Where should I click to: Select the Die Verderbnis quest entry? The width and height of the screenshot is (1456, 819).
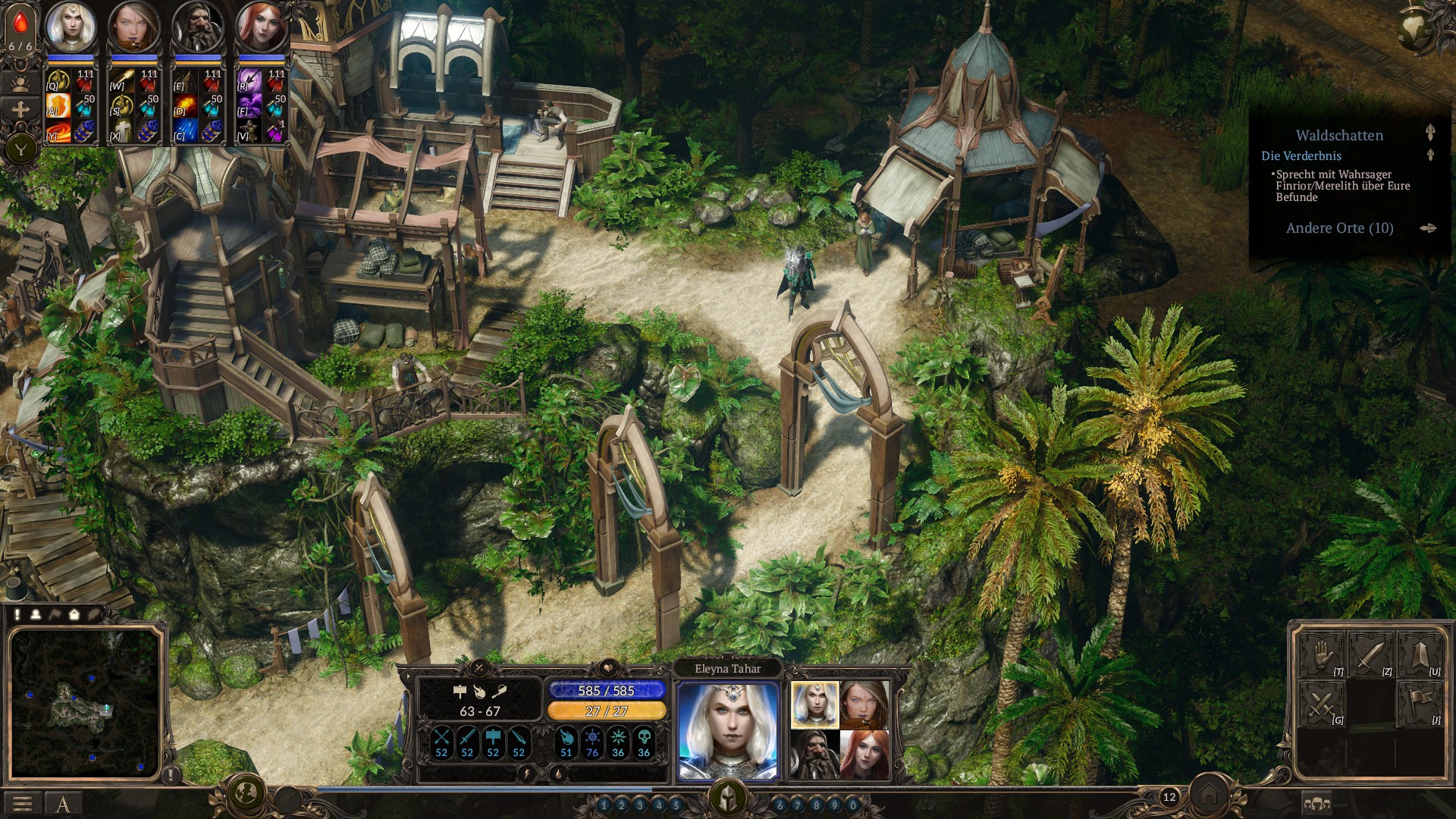[x=1301, y=156]
